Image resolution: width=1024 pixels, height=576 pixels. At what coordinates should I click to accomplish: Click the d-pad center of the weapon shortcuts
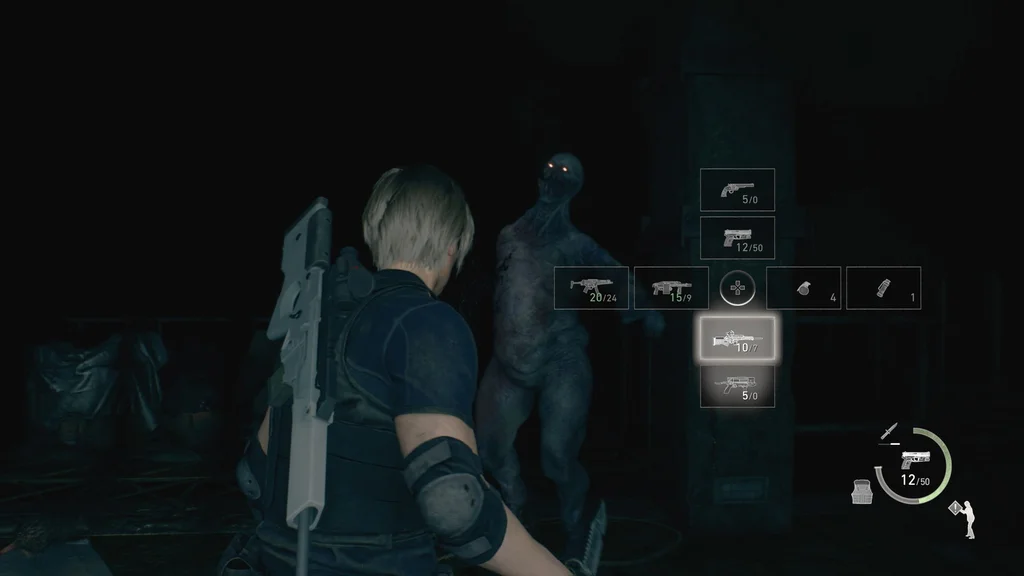click(x=737, y=288)
